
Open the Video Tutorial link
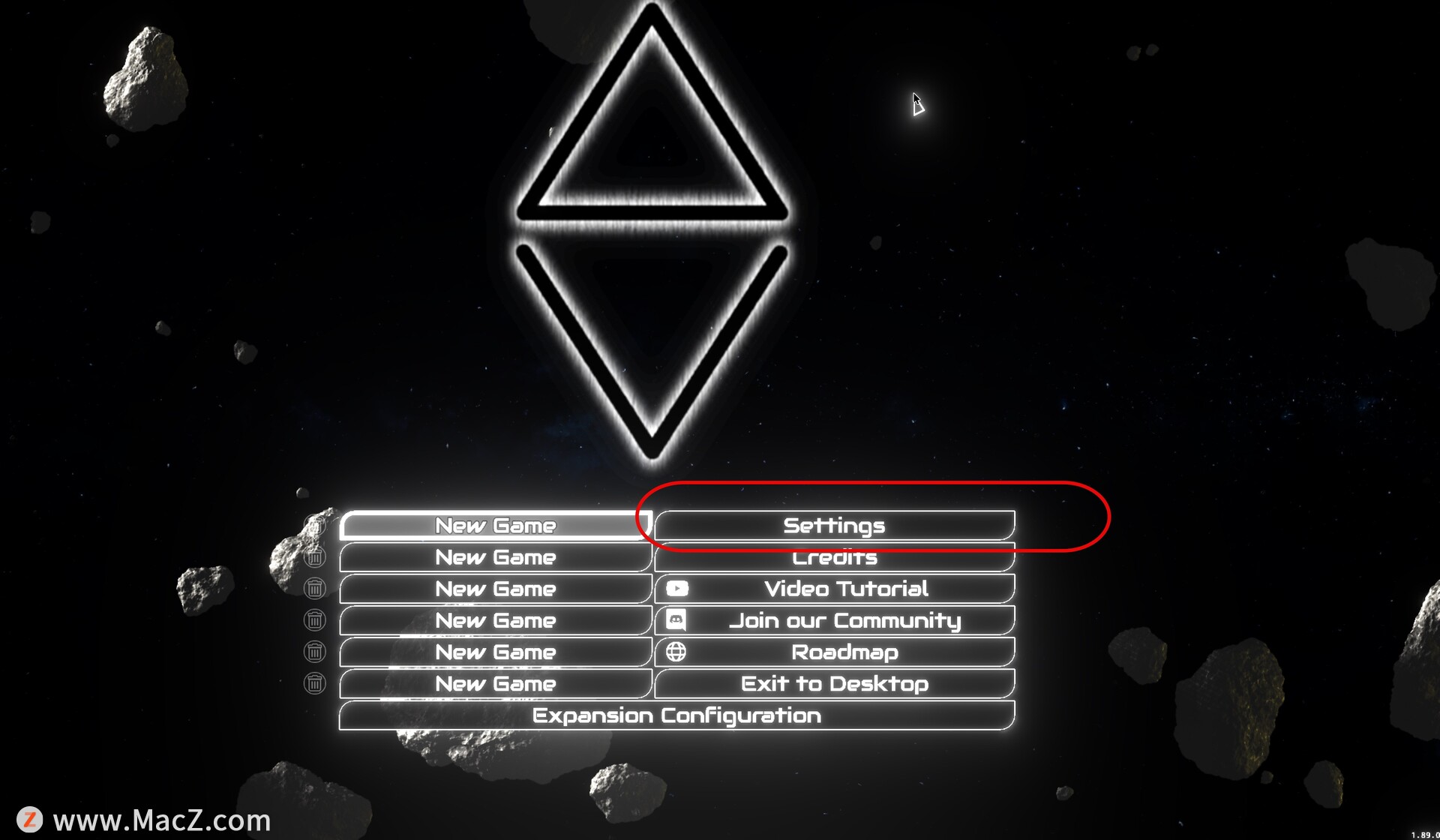pos(834,589)
